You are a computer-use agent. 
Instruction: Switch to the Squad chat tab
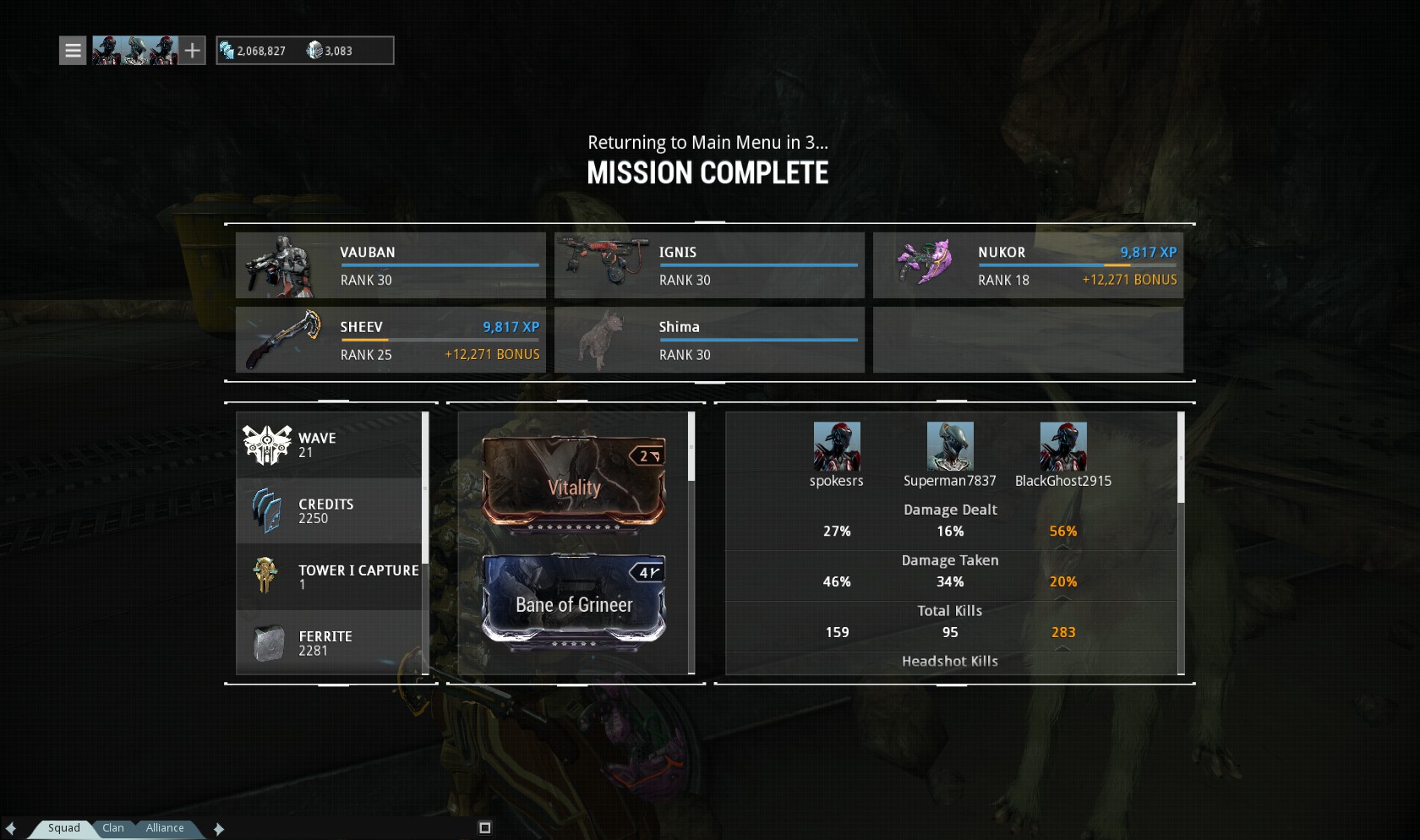(x=64, y=828)
